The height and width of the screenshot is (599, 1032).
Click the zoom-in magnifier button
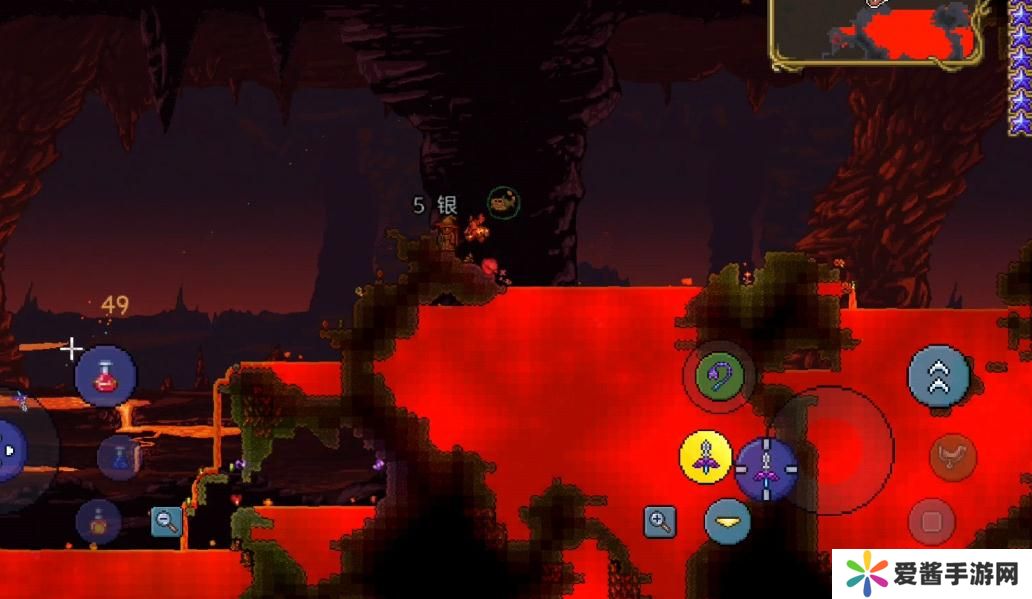click(x=660, y=520)
